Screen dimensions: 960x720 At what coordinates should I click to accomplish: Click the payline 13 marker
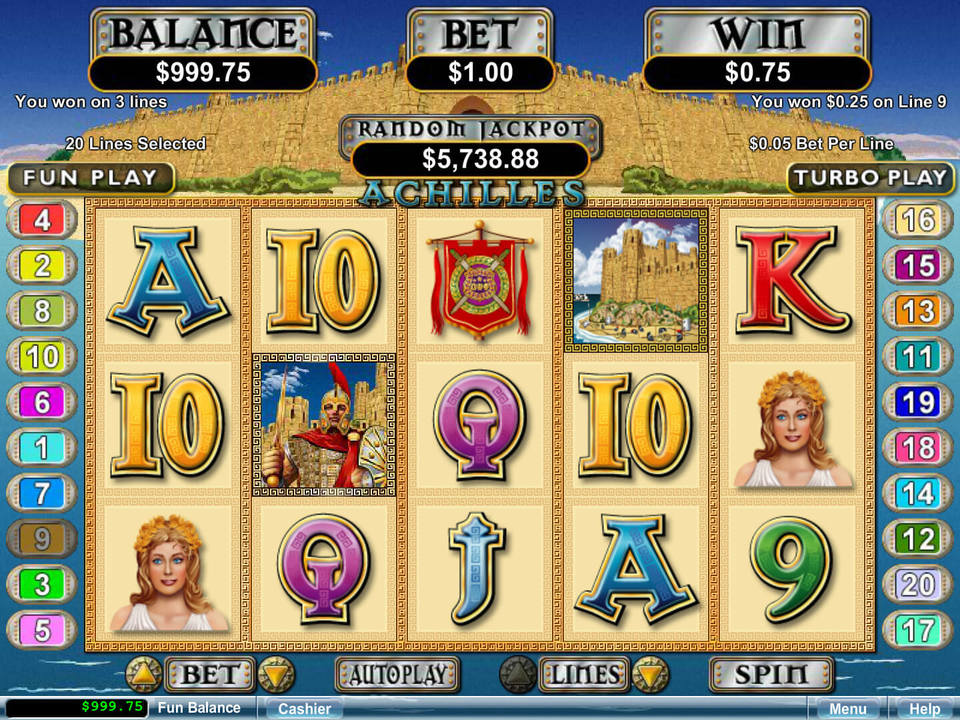pos(918,310)
